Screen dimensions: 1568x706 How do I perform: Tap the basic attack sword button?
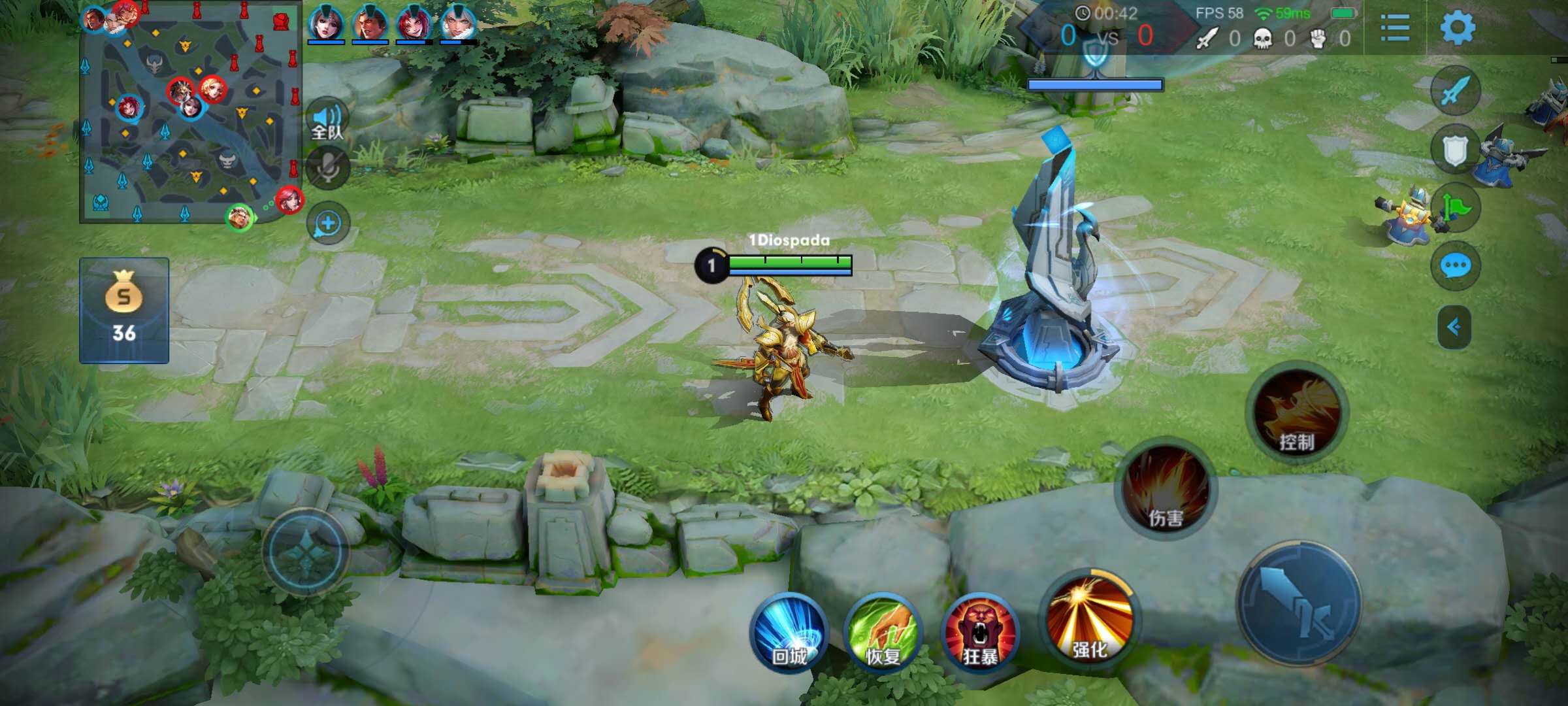click(x=1299, y=603)
